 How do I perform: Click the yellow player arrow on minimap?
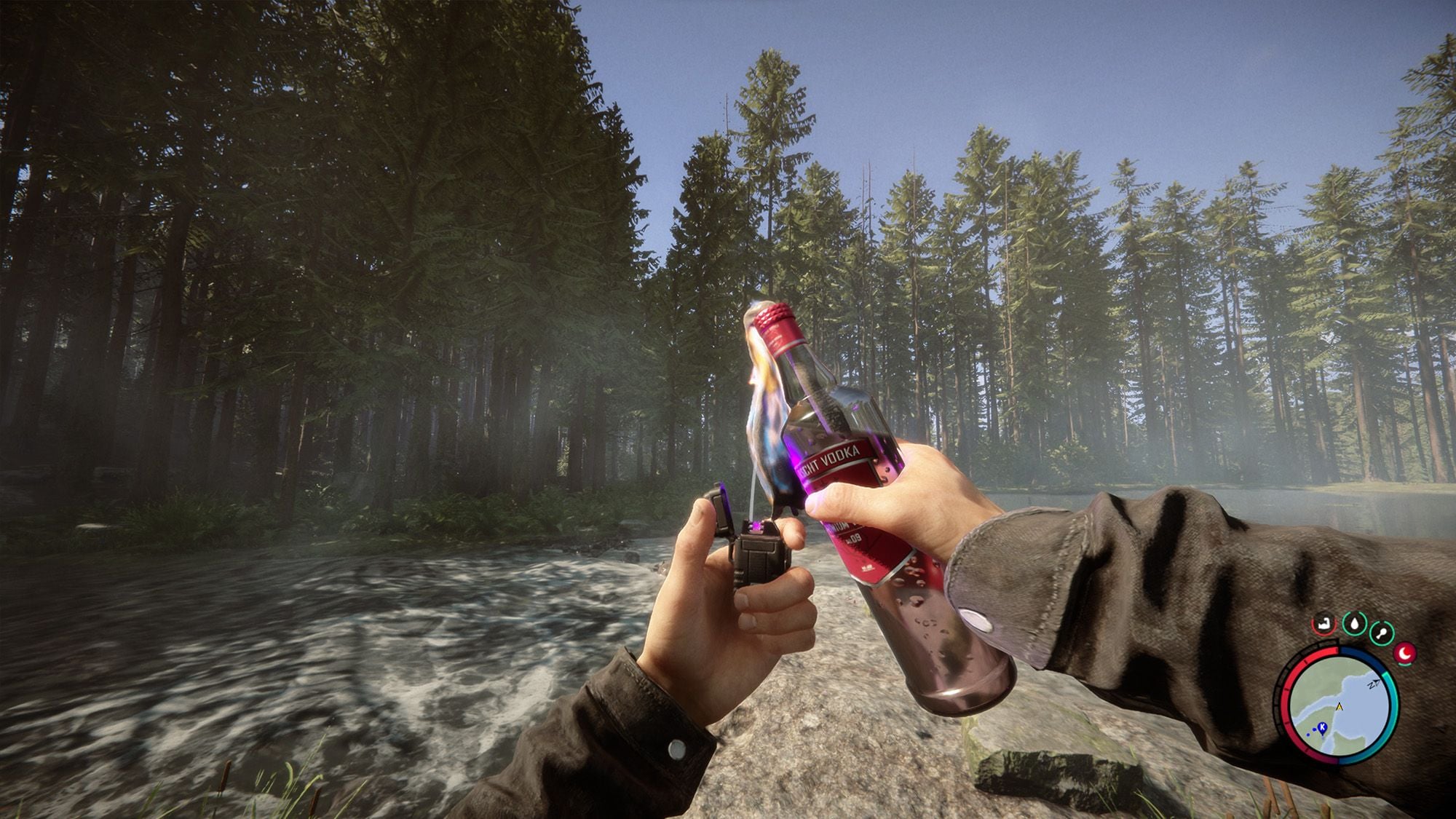tap(1339, 706)
